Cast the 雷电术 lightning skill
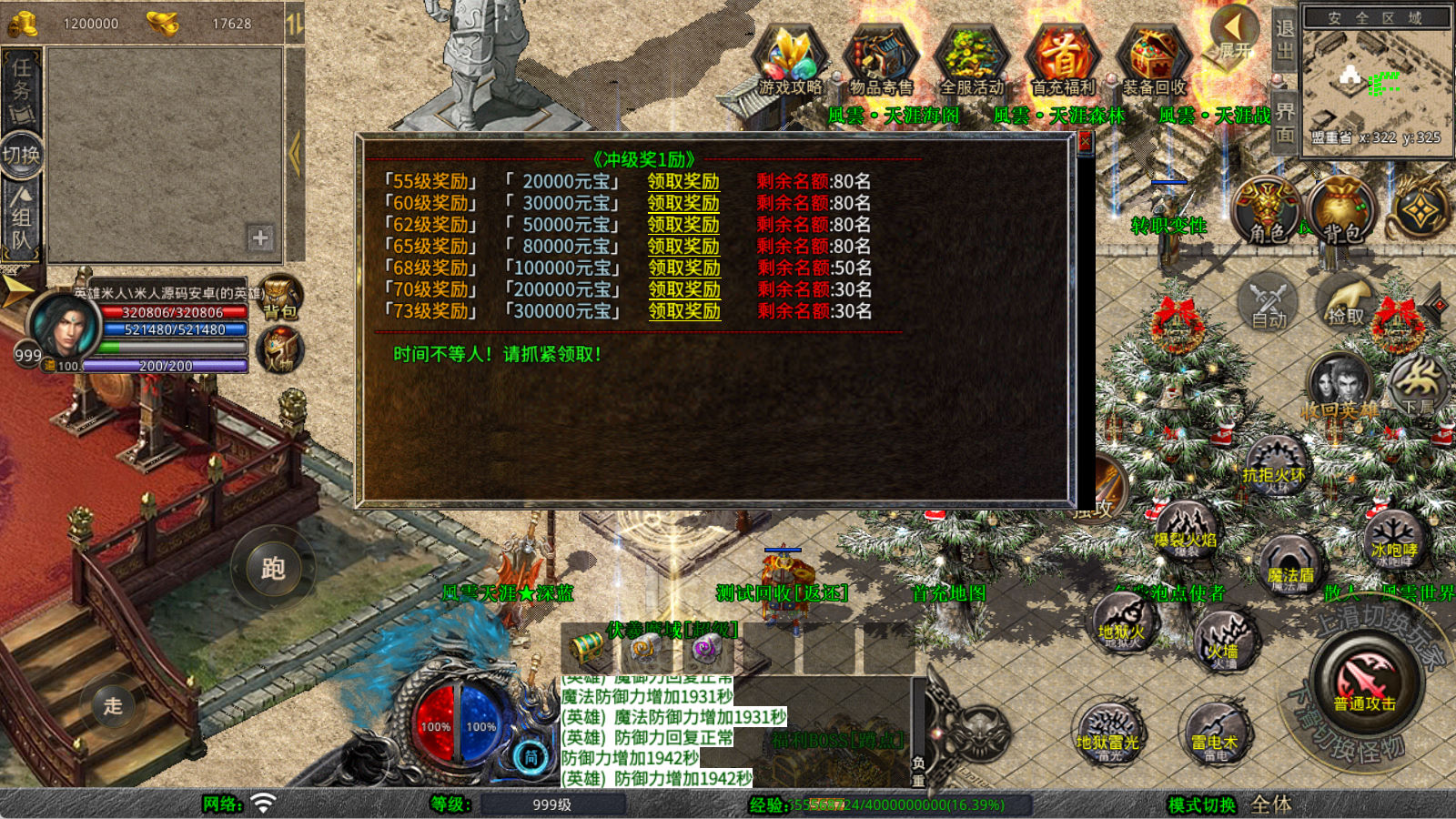The width and height of the screenshot is (1456, 819). point(1216,733)
